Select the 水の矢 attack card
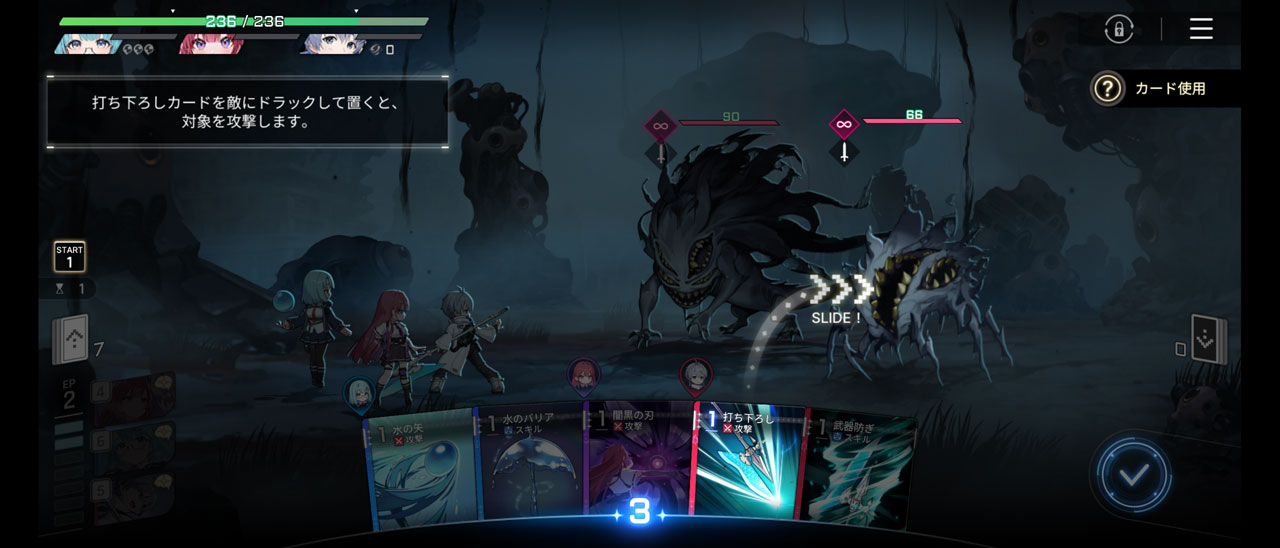This screenshot has height=548, width=1280. pos(422,465)
